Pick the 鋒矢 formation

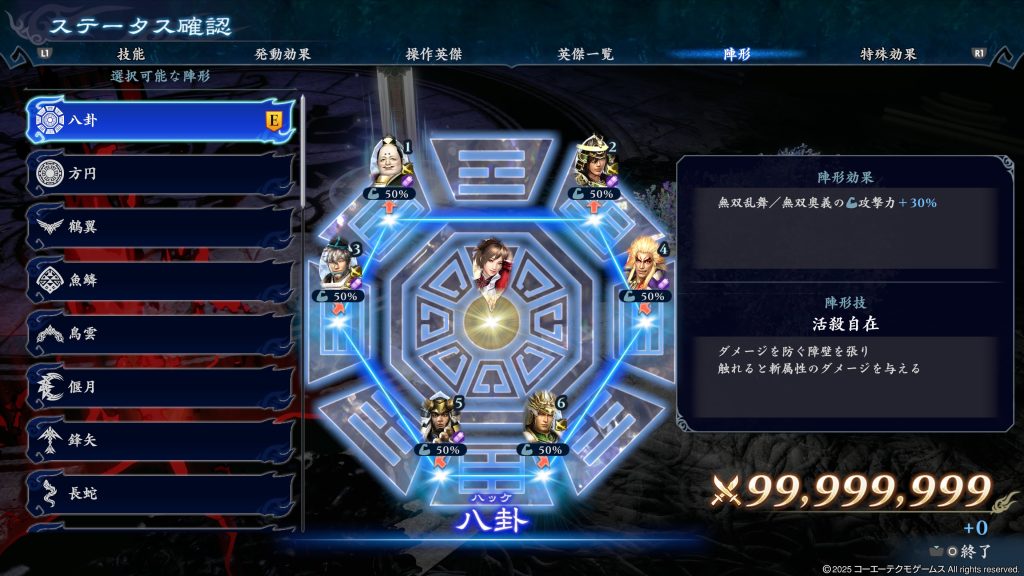pos(160,439)
